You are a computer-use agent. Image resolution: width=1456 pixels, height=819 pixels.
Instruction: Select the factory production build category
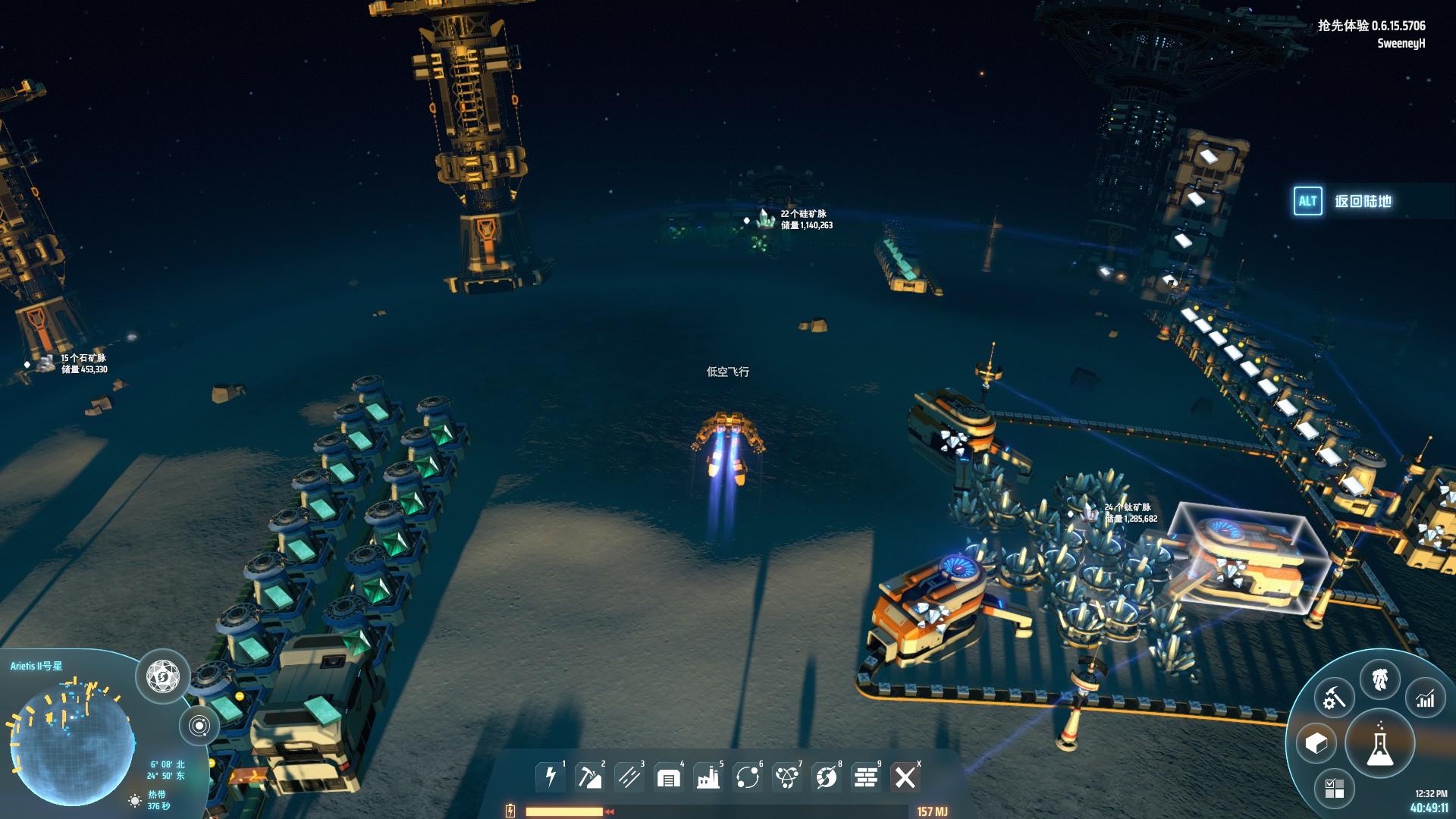[x=708, y=777]
